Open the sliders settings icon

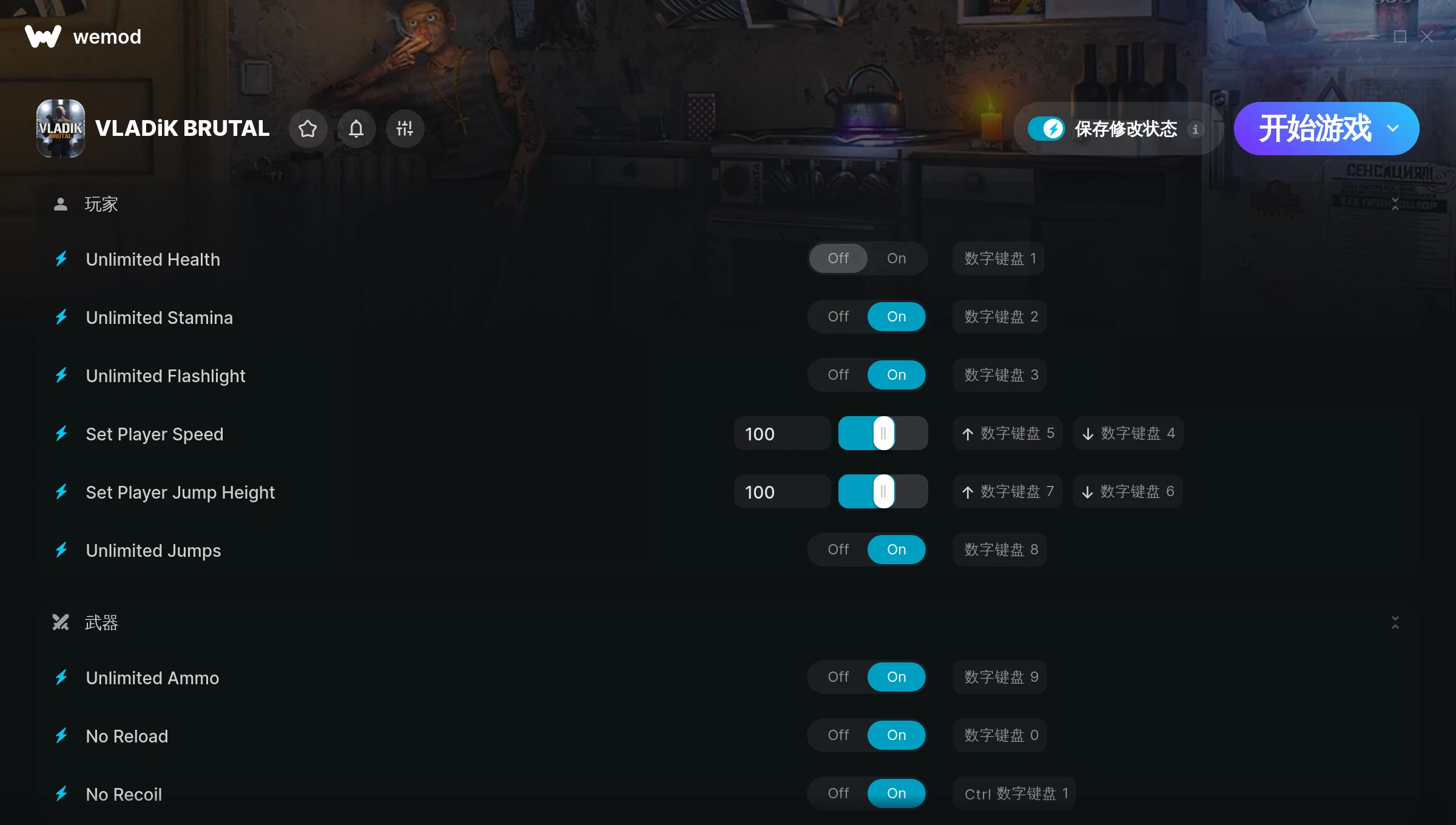tap(405, 129)
